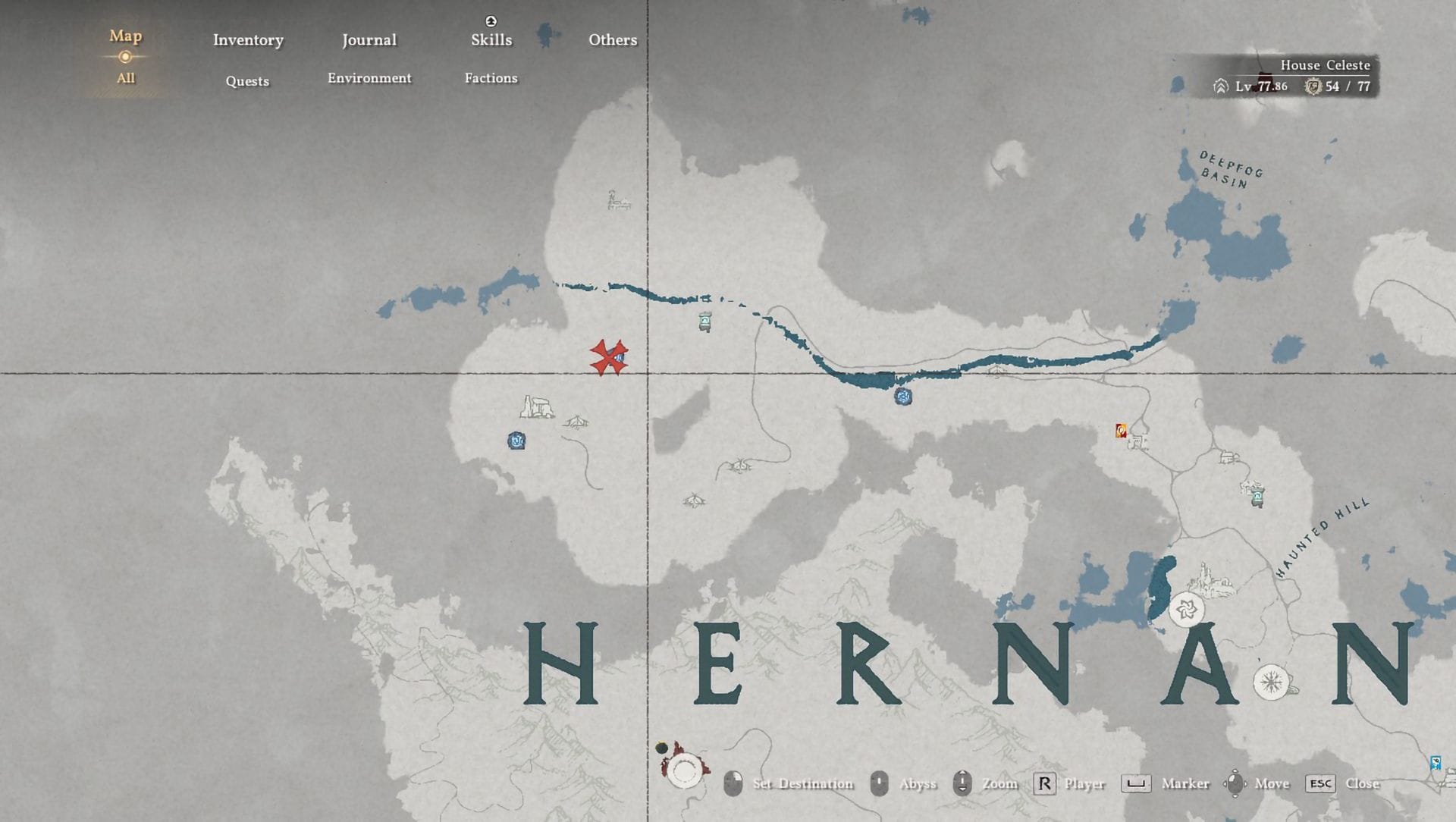Go to the Skills tab
This screenshot has width=1456, height=822.
coord(491,40)
